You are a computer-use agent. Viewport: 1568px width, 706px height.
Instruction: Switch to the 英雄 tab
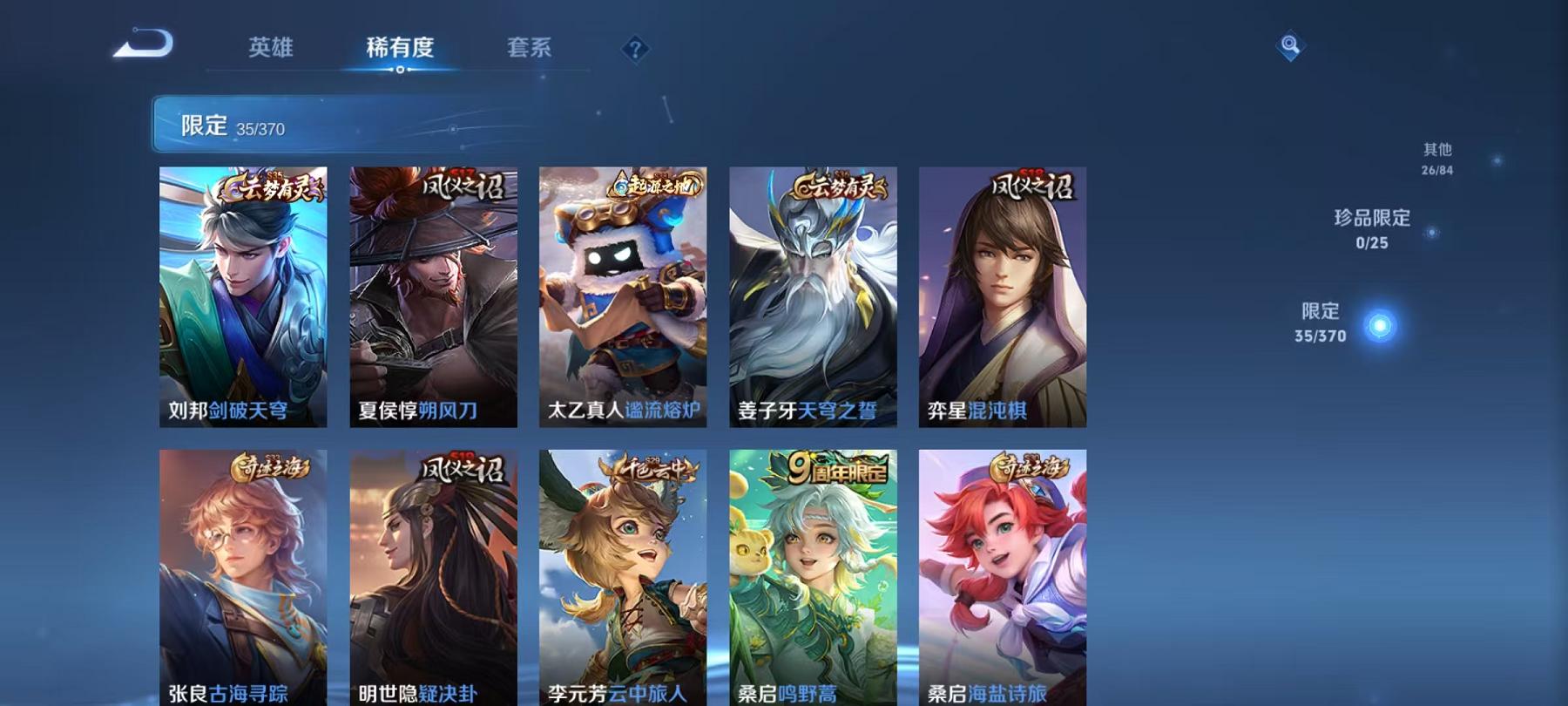coord(272,50)
